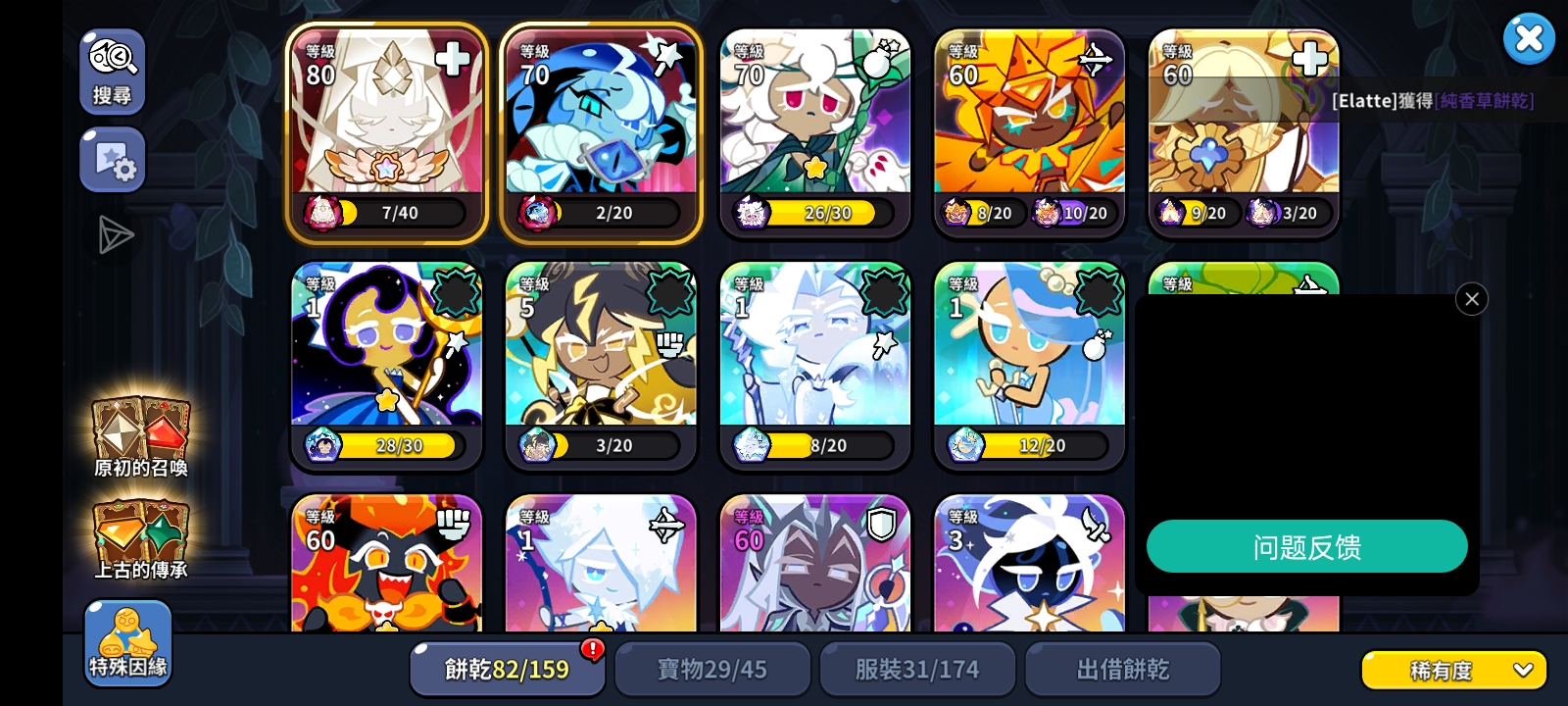Collapse the rarity filter using its chevron

1522,670
